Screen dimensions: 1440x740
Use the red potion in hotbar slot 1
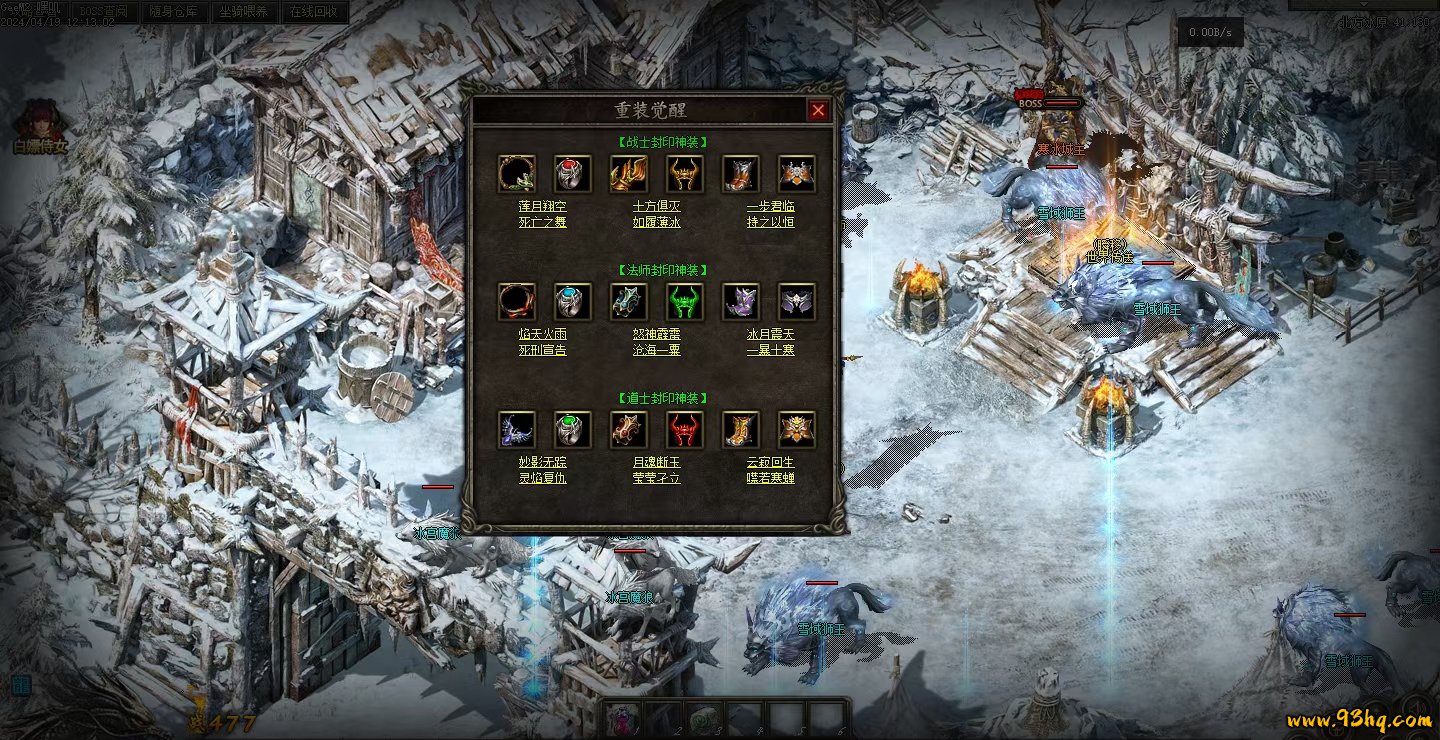coord(624,718)
